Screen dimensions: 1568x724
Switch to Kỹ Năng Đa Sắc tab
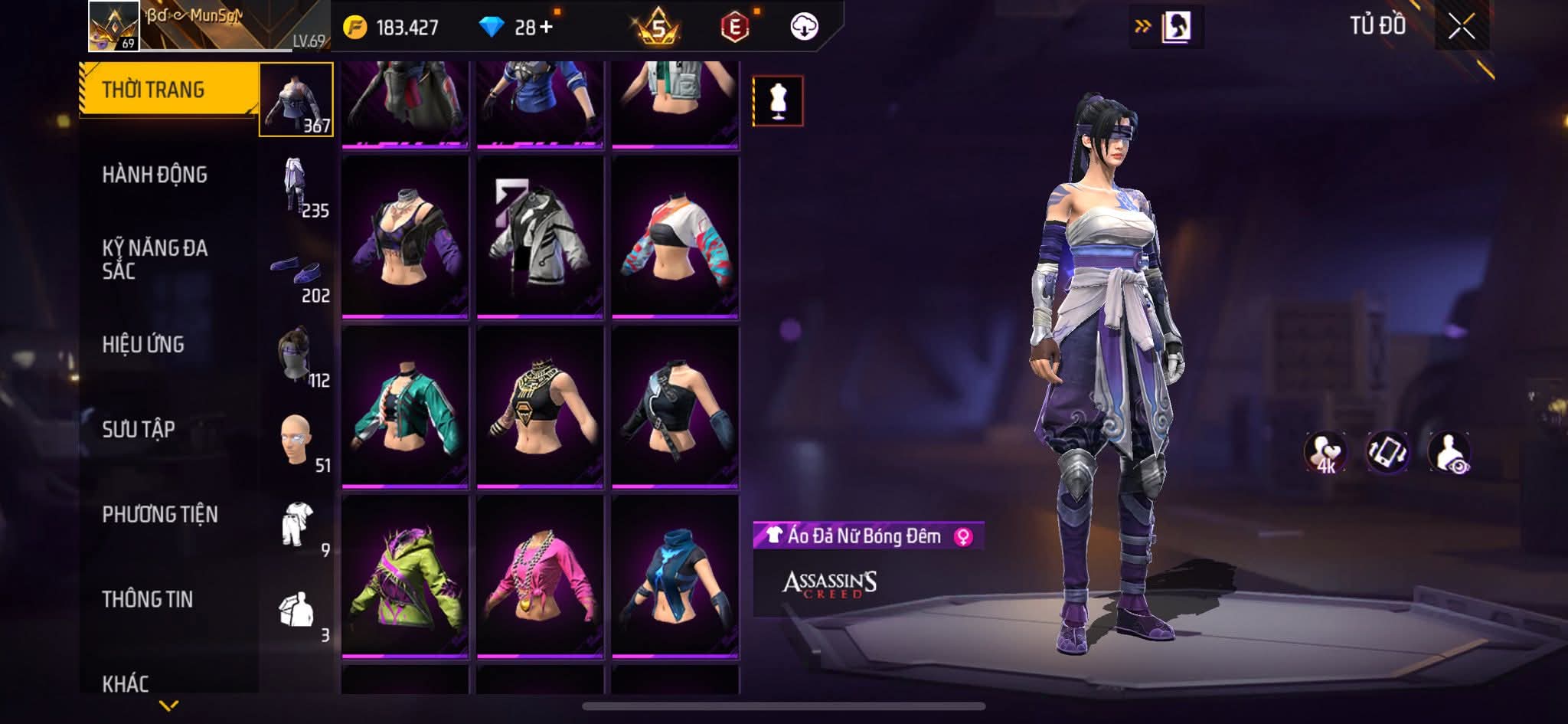pos(155,260)
